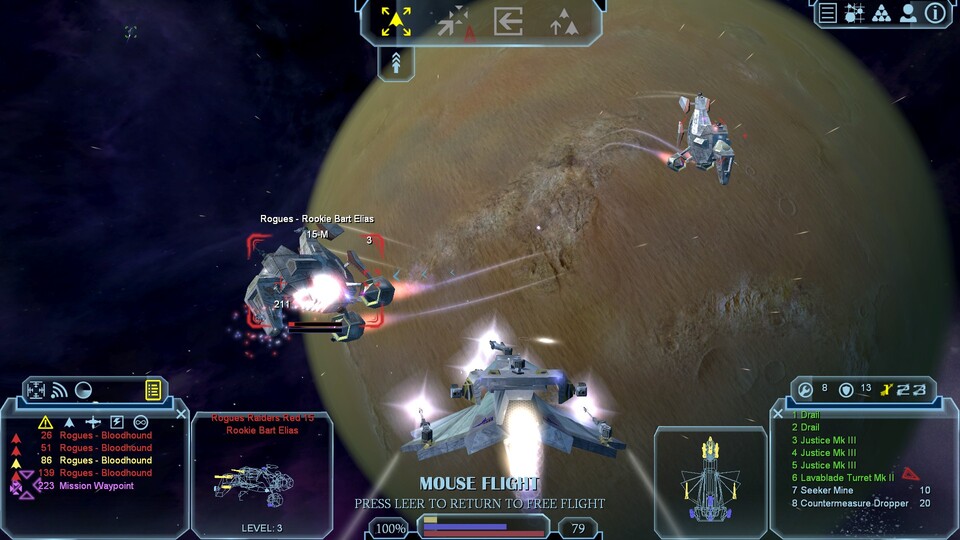960x540 pixels.
Task: Filter contacts by hostile warning triangle
Action: 45,422
